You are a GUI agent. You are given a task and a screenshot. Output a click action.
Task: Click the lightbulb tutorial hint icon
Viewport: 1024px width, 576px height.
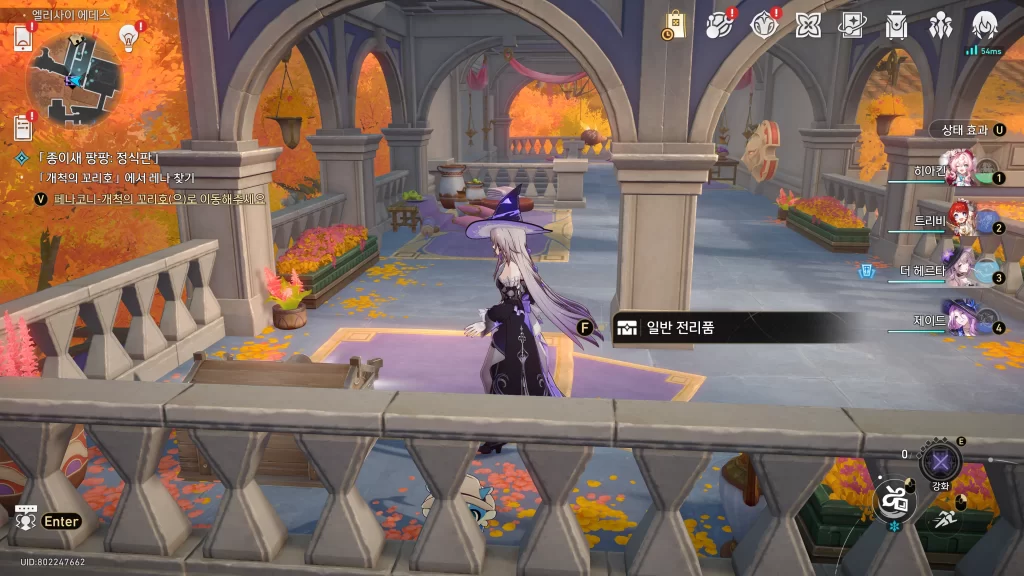tap(128, 37)
